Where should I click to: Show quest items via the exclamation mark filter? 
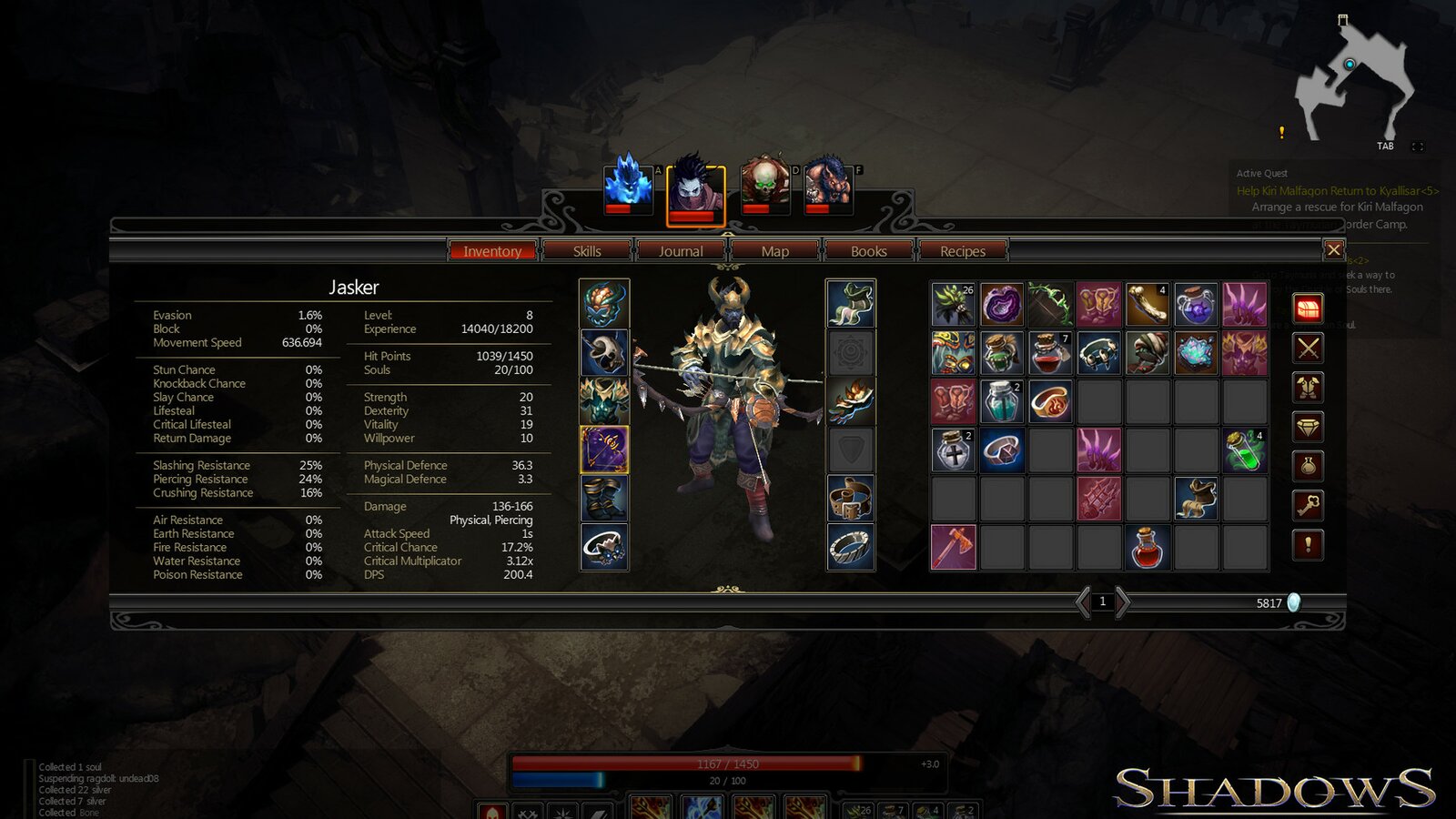pos(1308,544)
